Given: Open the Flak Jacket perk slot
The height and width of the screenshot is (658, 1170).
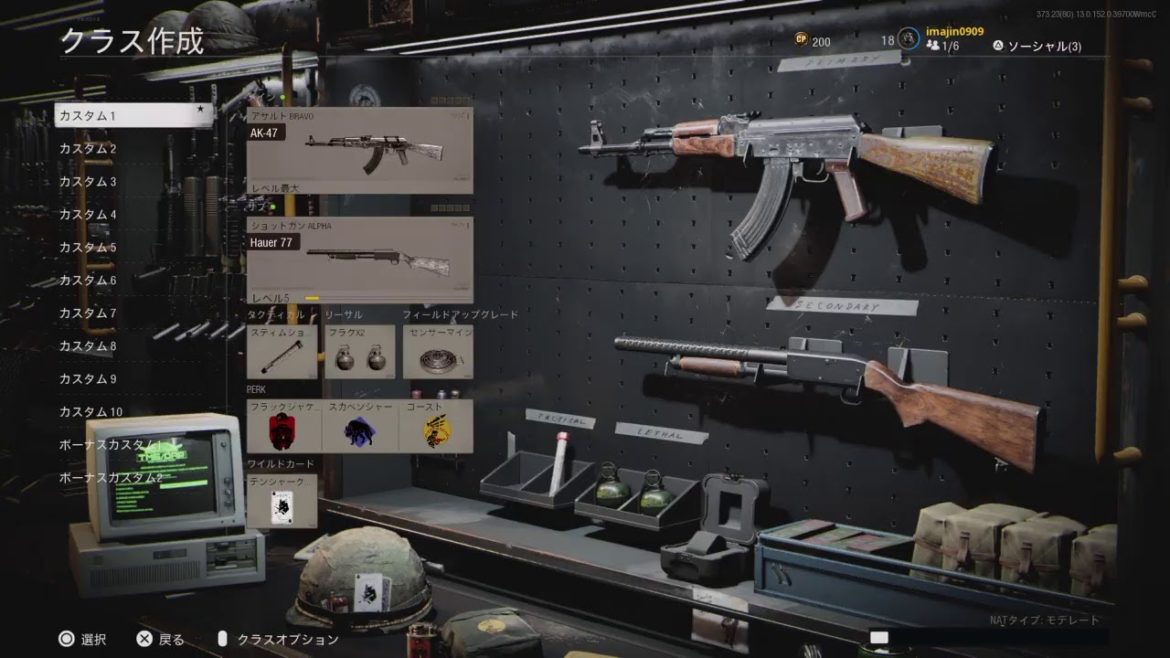Looking at the screenshot, I should (284, 427).
